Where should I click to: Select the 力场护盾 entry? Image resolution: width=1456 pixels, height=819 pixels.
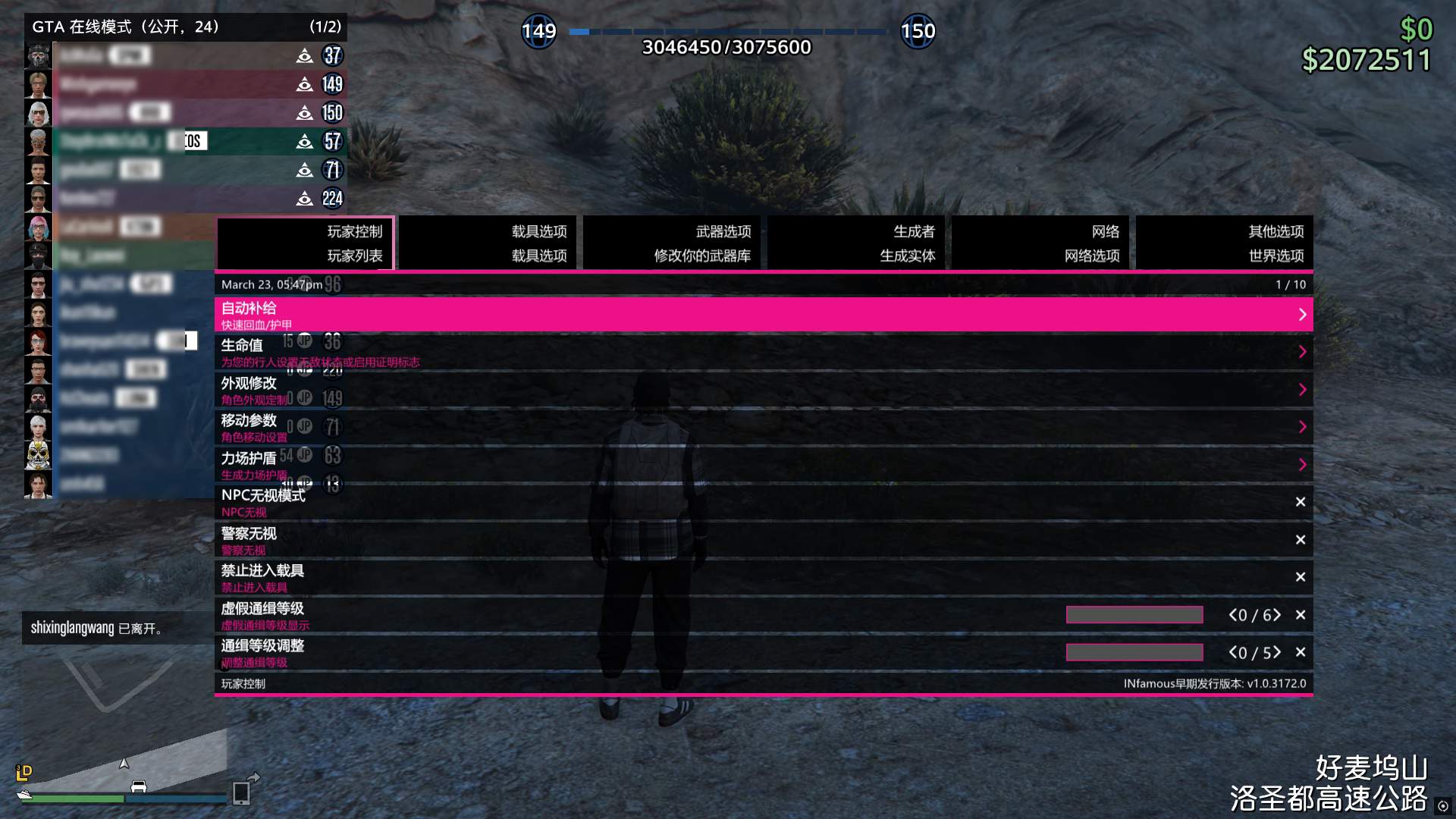point(763,465)
